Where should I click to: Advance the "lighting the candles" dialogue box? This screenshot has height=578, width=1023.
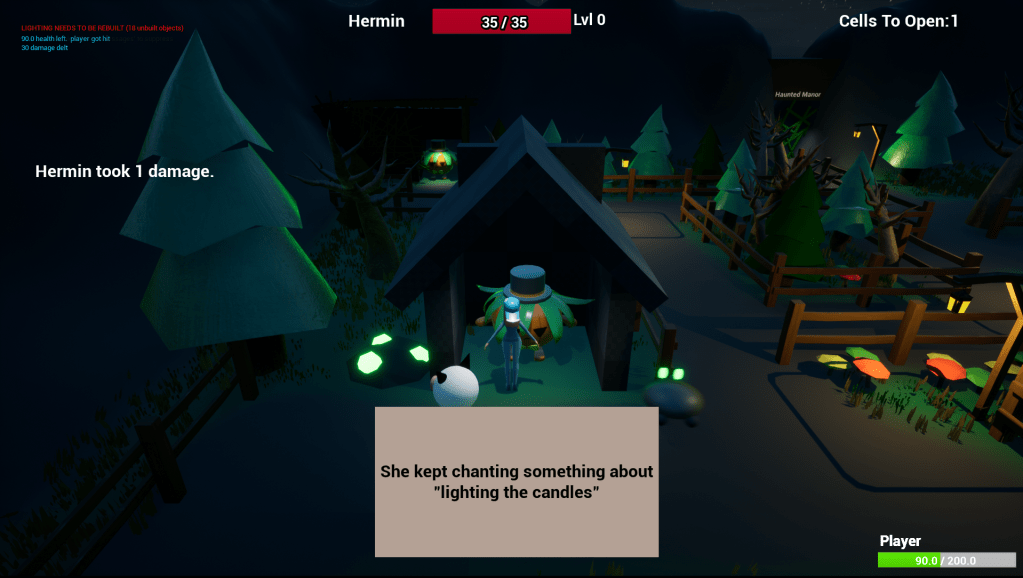click(x=516, y=481)
